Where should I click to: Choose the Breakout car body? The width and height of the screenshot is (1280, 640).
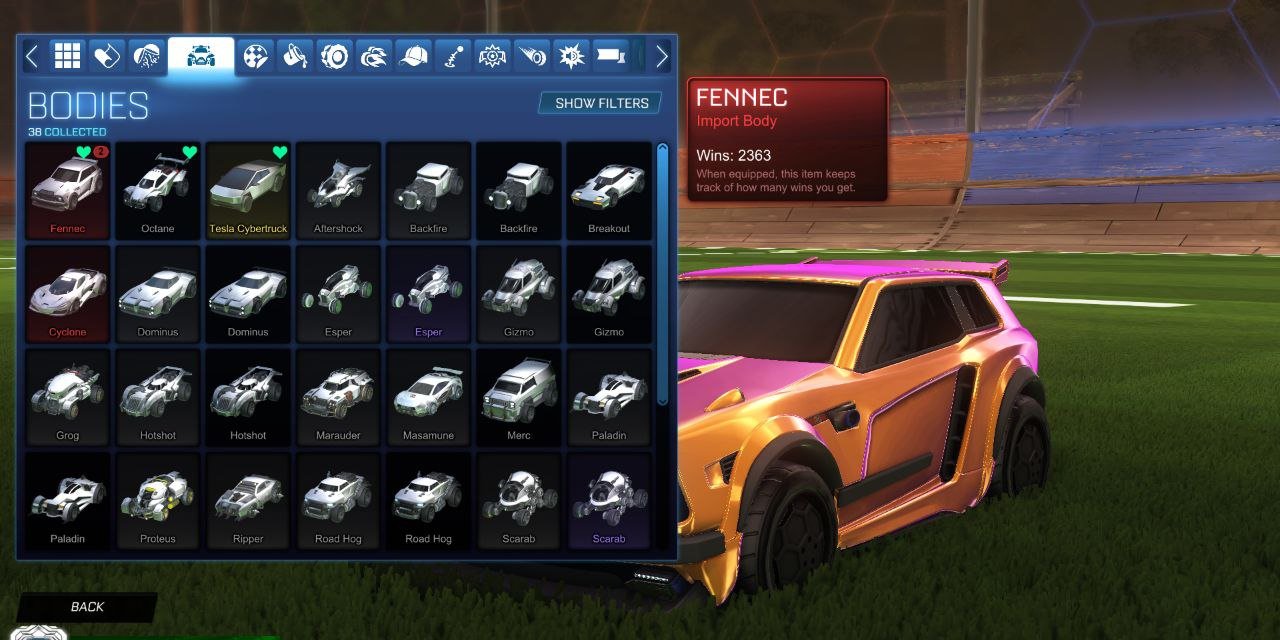(x=608, y=191)
